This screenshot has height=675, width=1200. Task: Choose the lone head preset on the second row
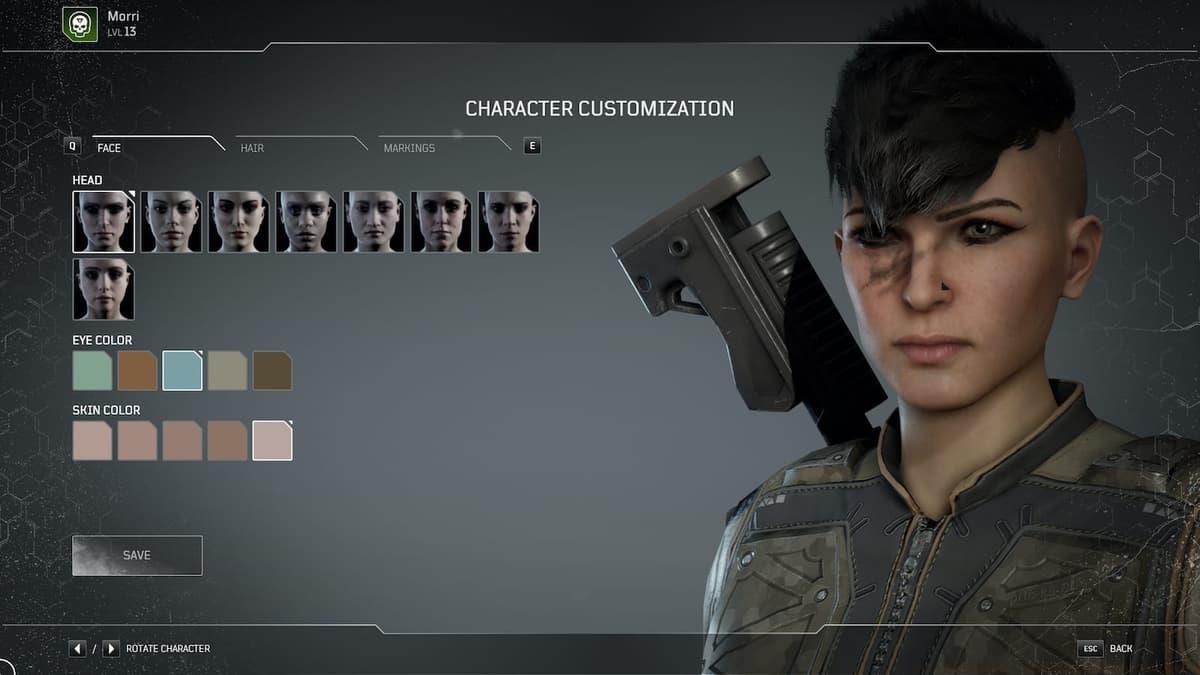click(104, 289)
